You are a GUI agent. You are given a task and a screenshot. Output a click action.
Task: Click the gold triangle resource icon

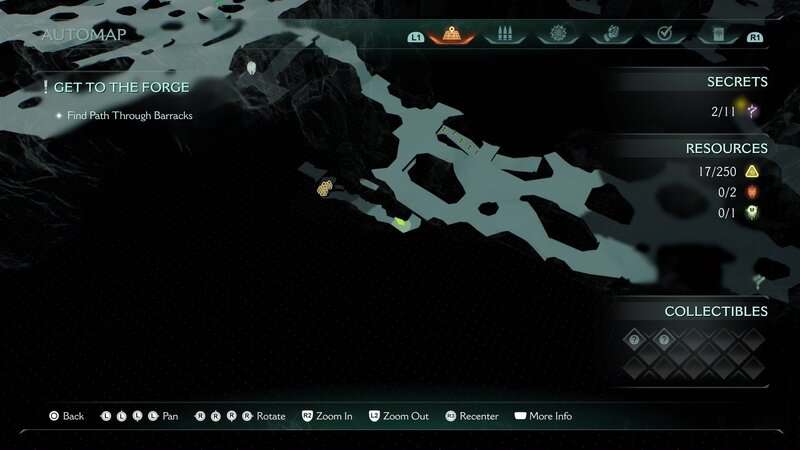(752, 172)
